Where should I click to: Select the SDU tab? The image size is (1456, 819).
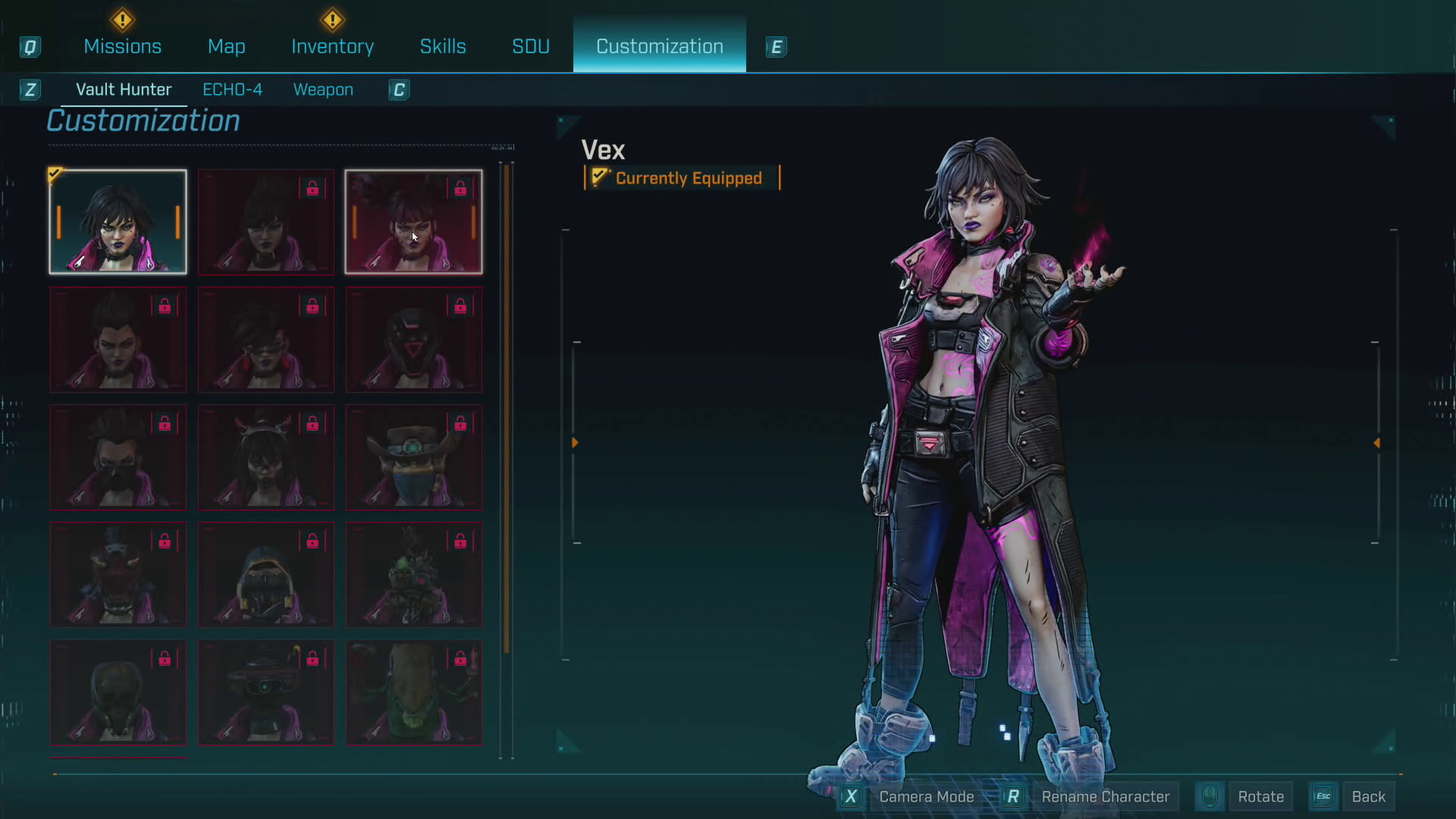pos(530,46)
